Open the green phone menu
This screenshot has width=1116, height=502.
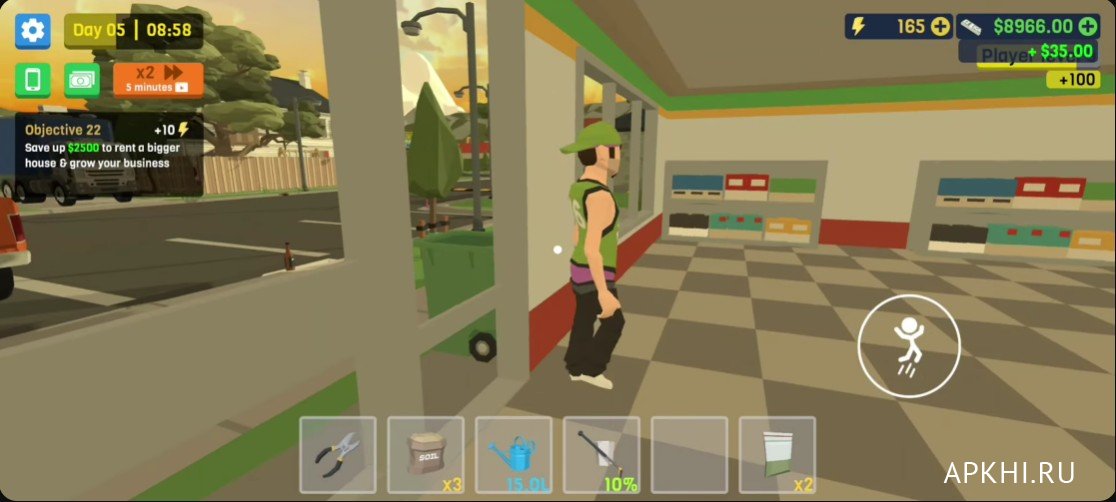coord(32,80)
